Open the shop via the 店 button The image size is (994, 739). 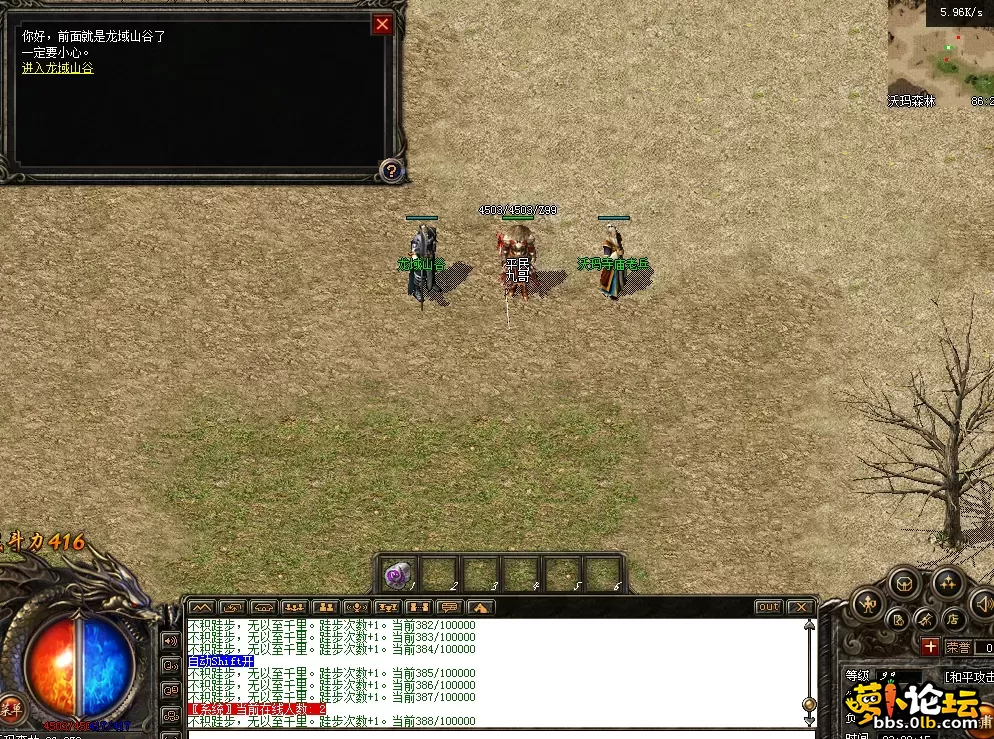tap(953, 620)
